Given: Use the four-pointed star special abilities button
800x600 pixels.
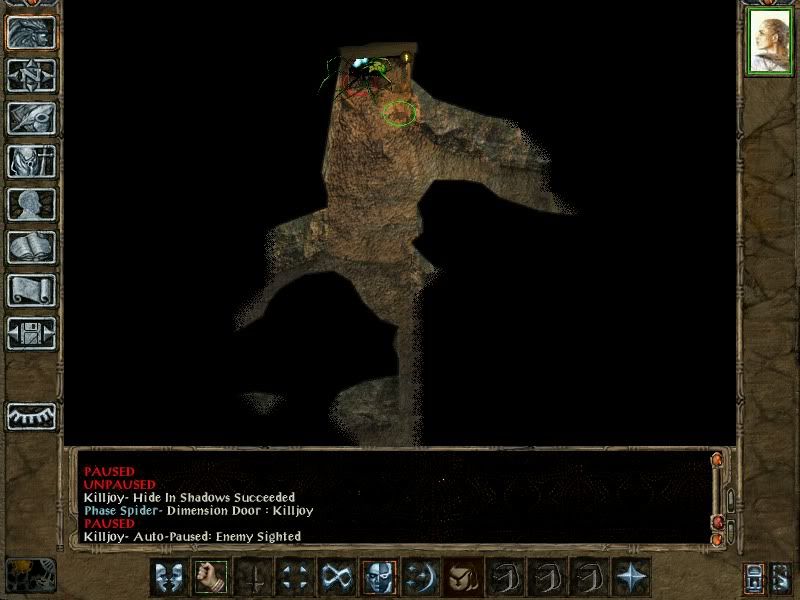Looking at the screenshot, I should [632, 577].
